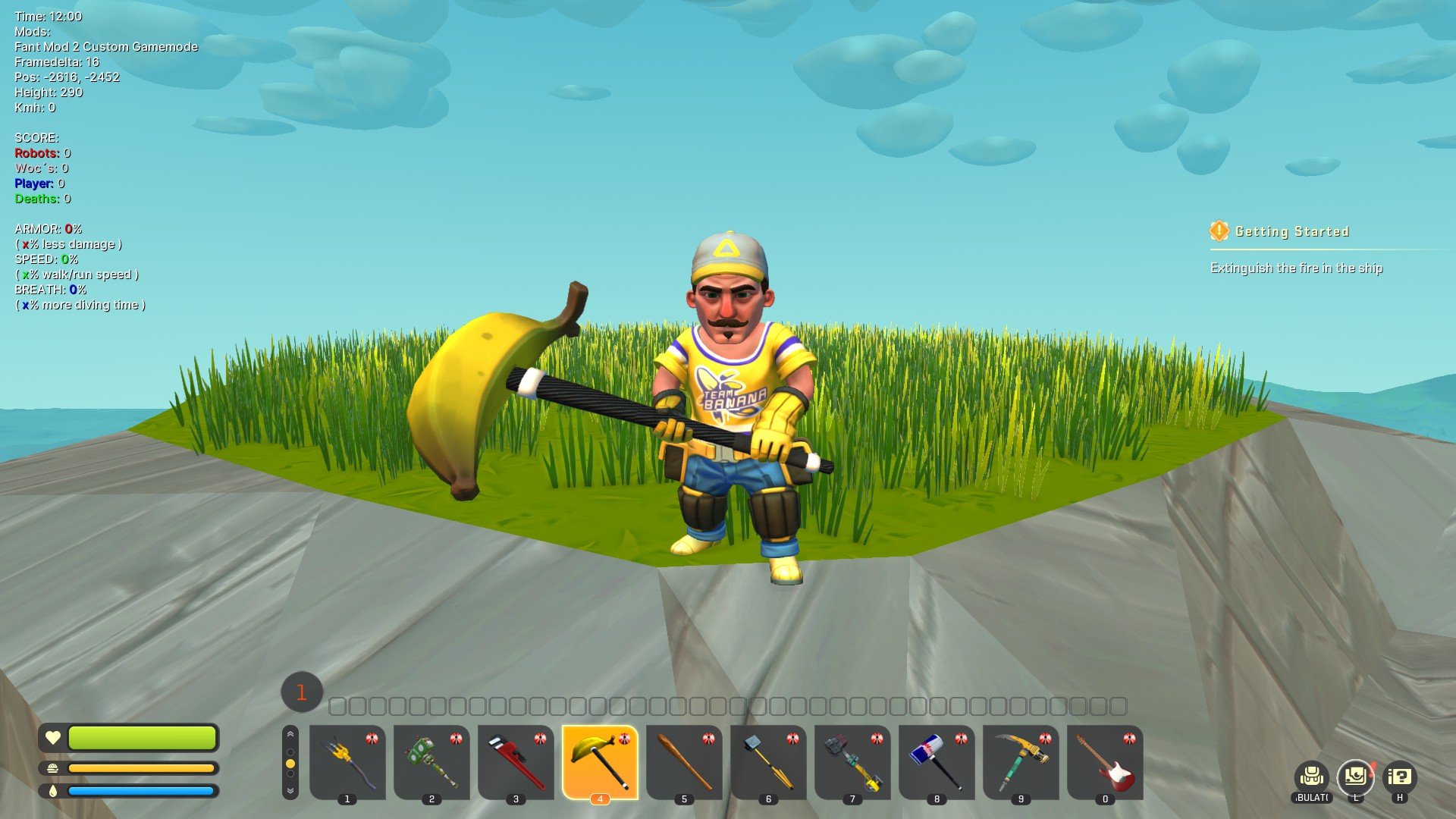
Task: Choose the wooden baseball bat slot
Action: [684, 761]
